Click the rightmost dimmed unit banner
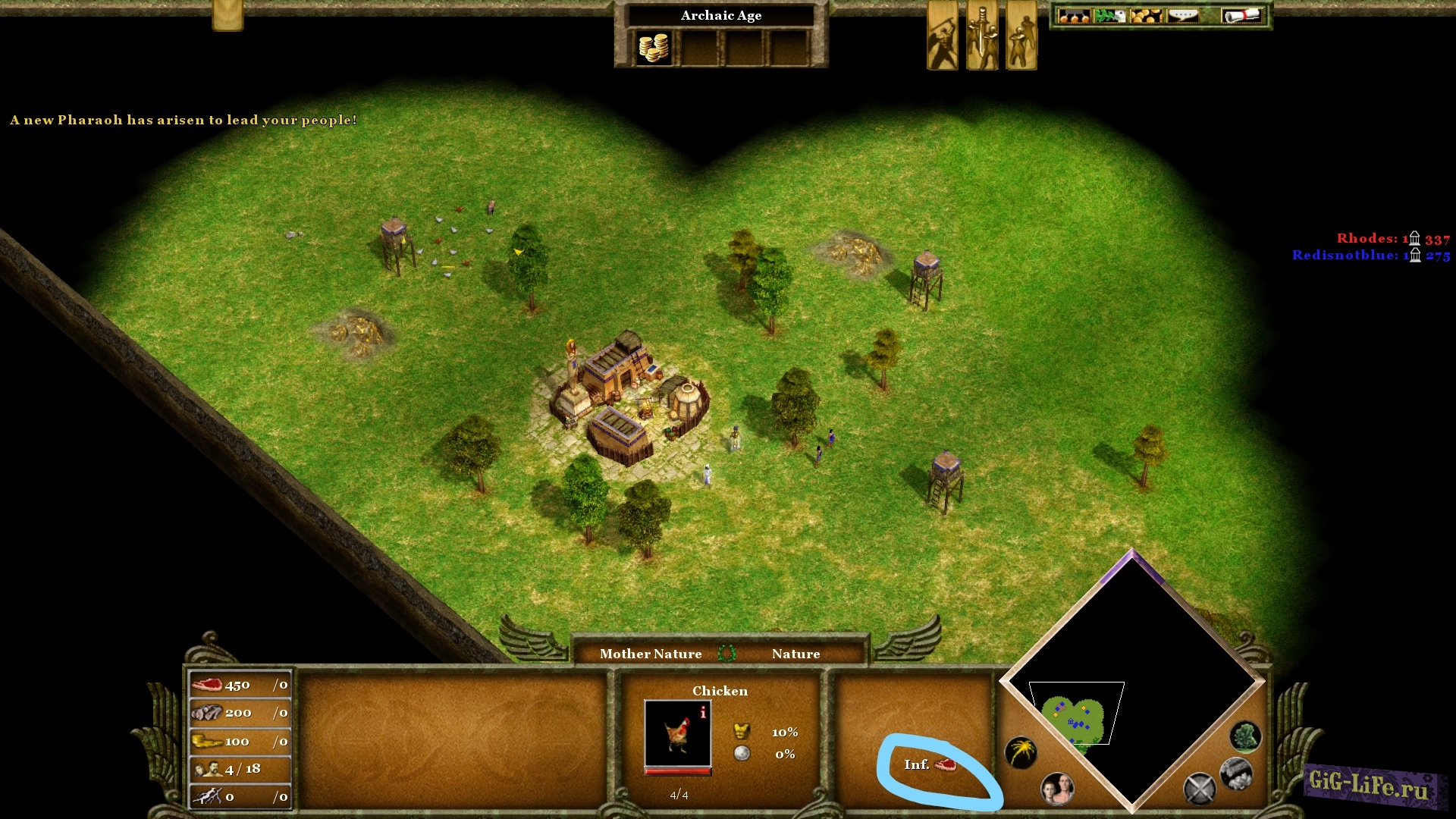The width and height of the screenshot is (1456, 819). point(1020,34)
